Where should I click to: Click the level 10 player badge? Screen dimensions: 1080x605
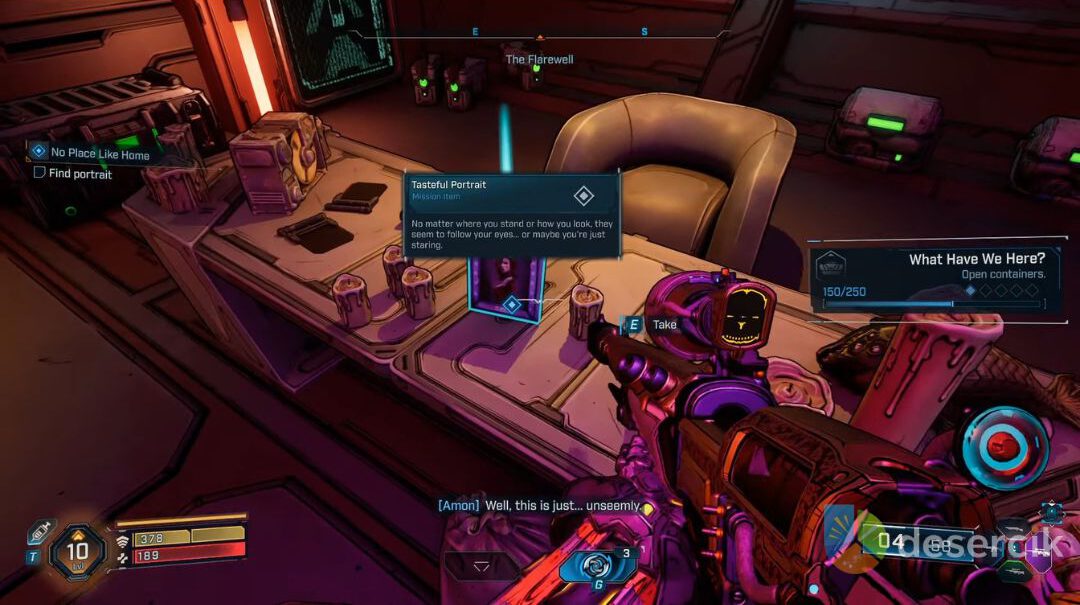[77, 550]
